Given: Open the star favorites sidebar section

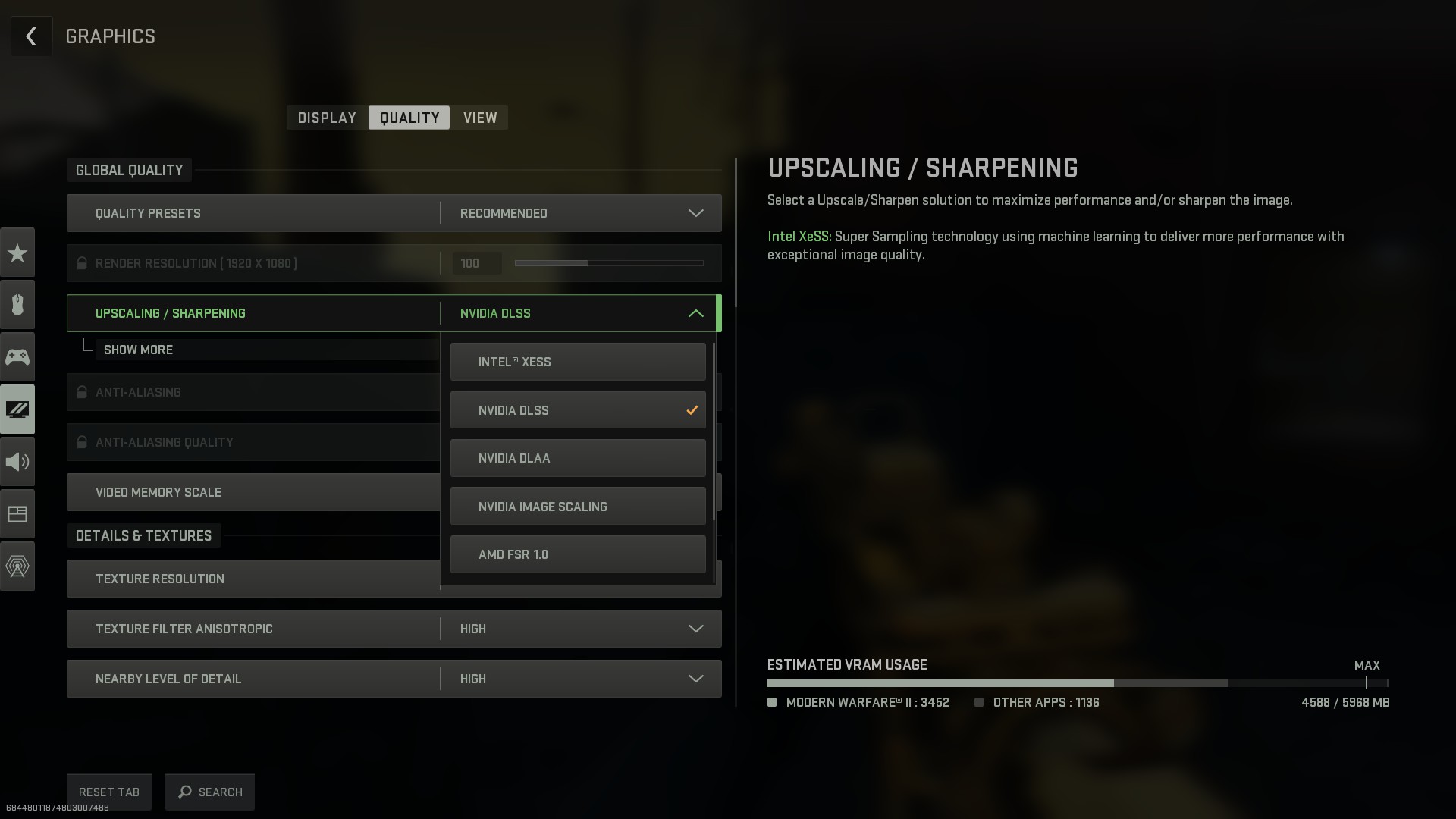Looking at the screenshot, I should 17,253.
